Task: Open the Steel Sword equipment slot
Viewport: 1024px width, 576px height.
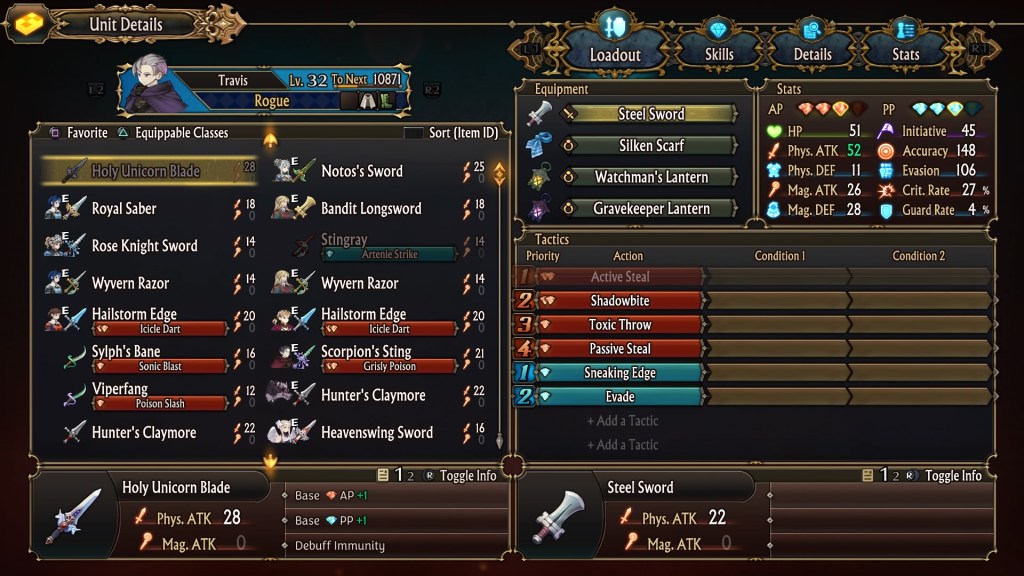Action: click(x=650, y=114)
